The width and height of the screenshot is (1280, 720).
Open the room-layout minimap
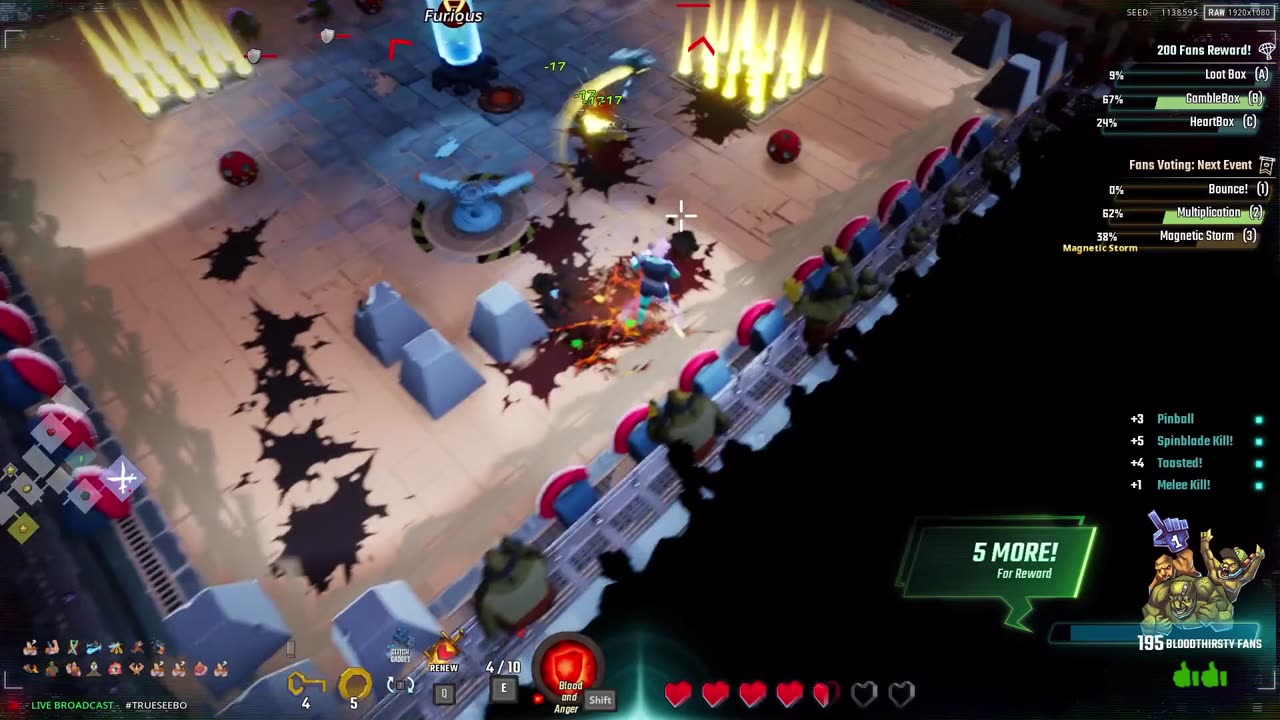pyautogui.click(x=58, y=474)
